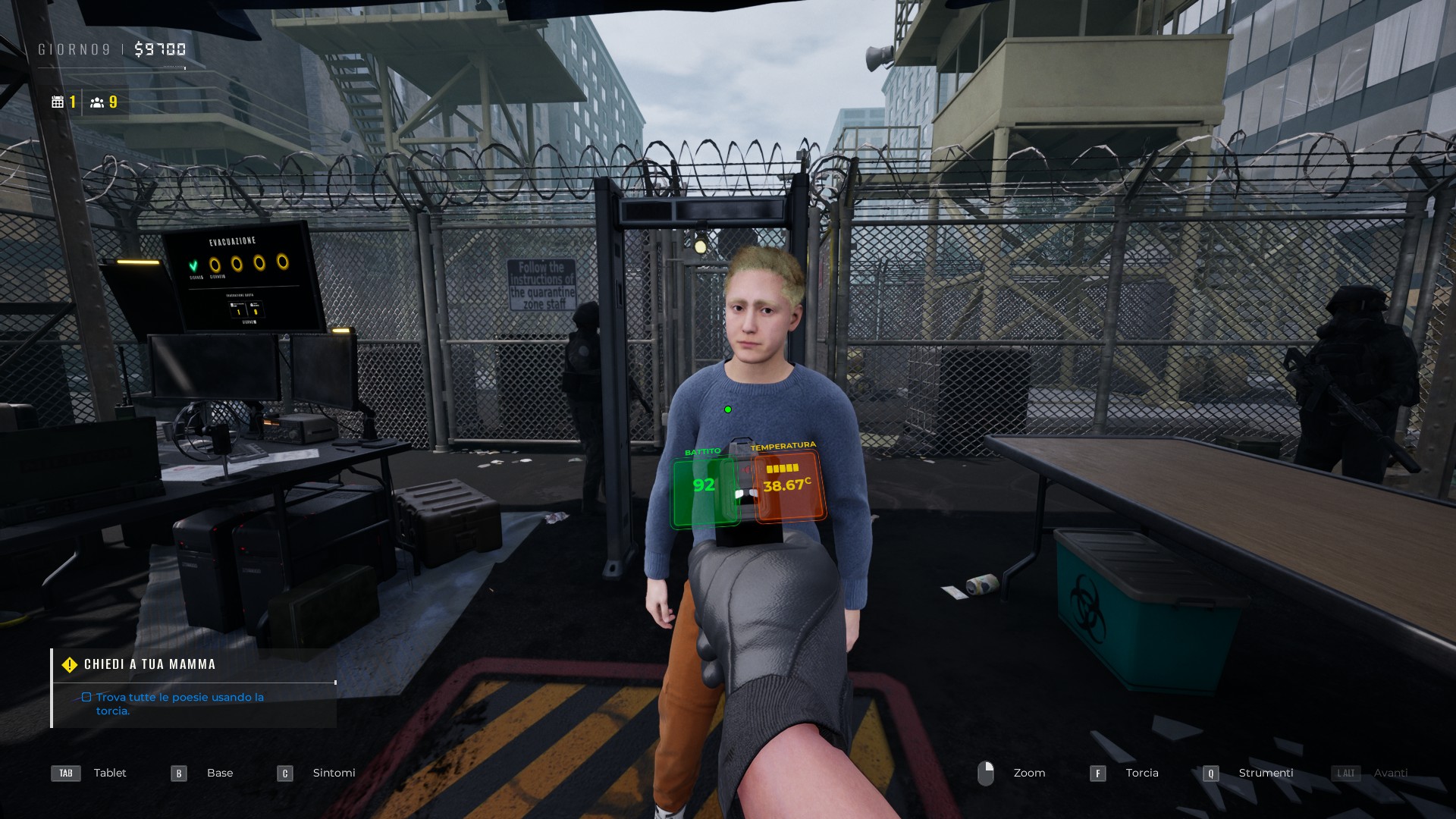Click the B key icon for Base

179,773
